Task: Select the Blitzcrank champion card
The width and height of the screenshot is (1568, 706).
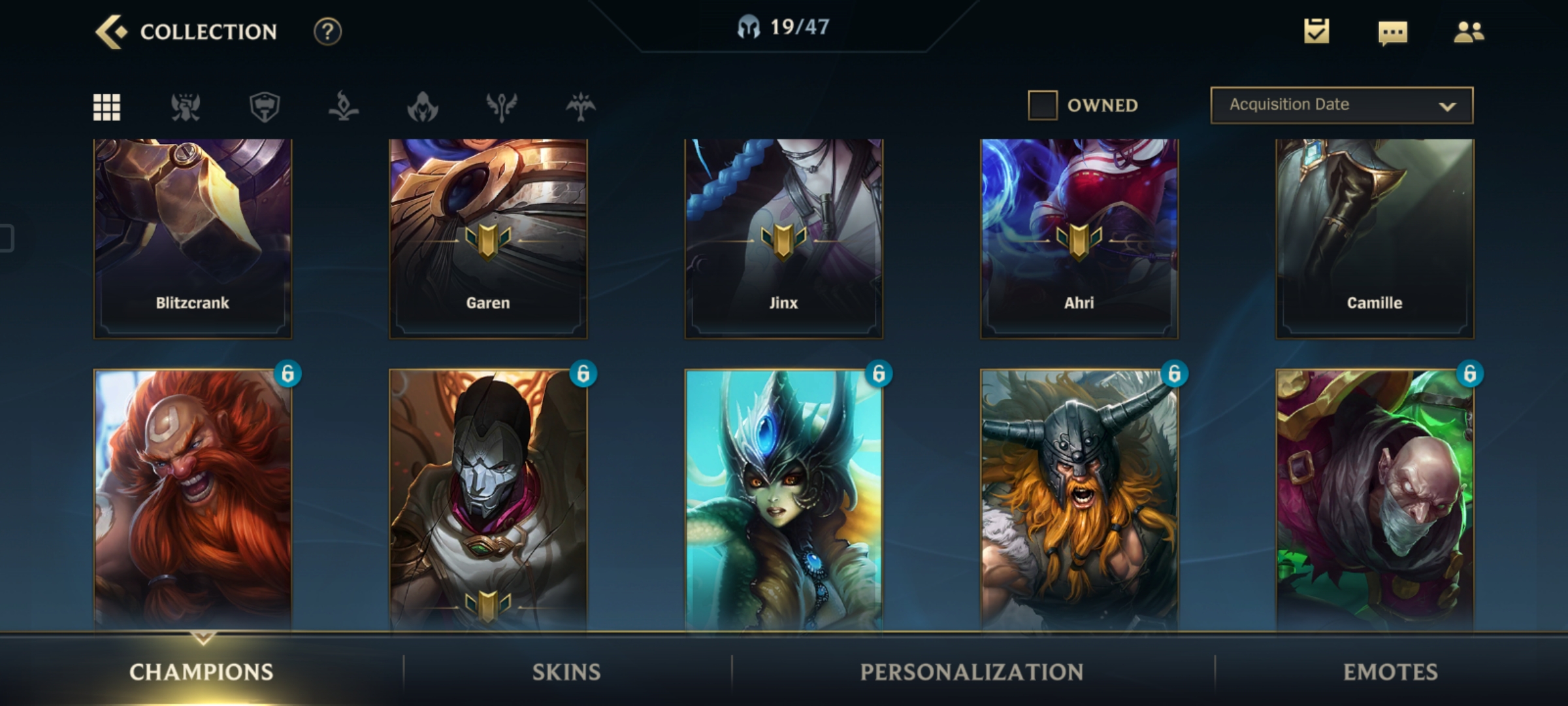Action: [x=193, y=238]
